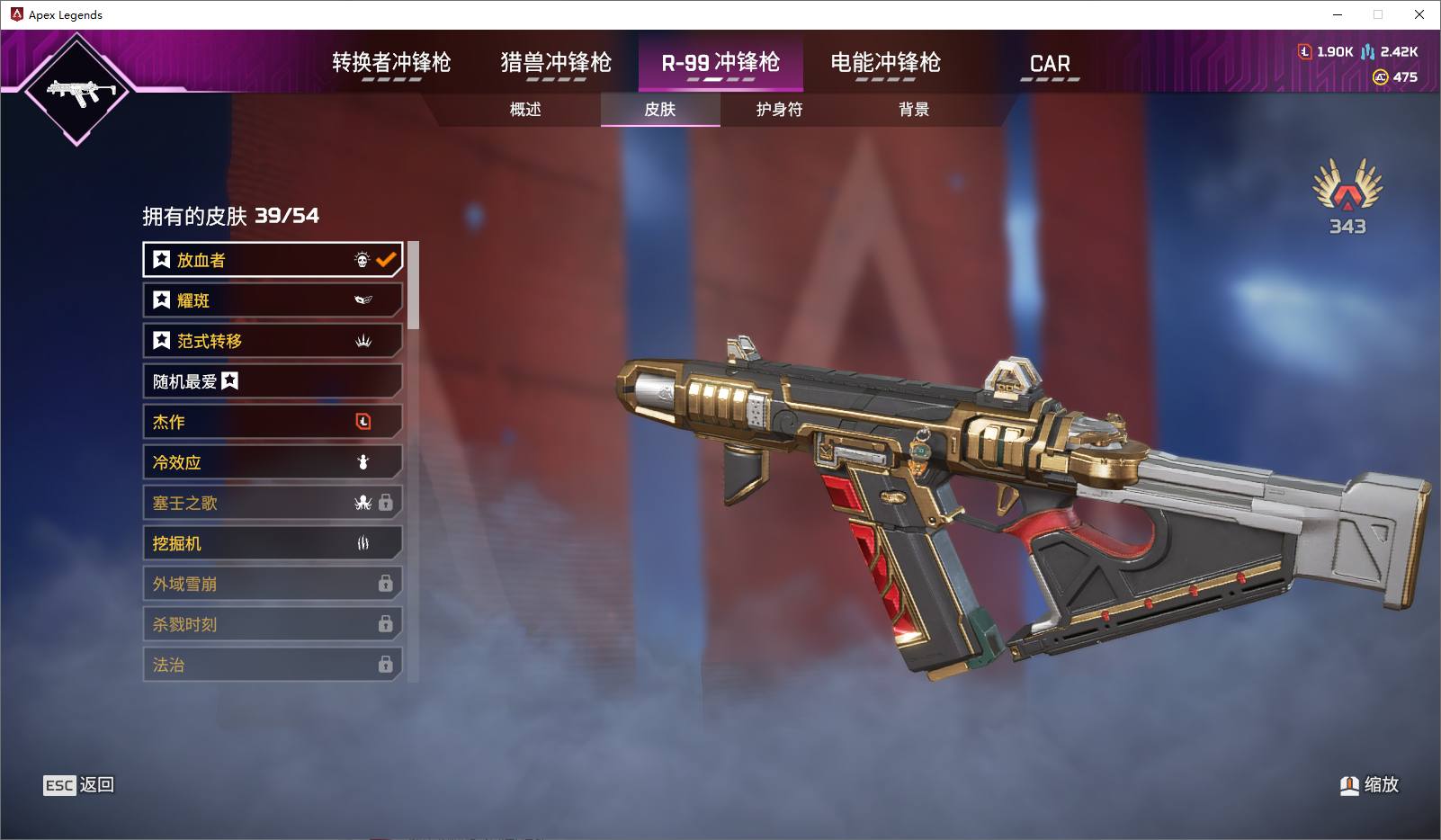Select the 猎兽冲锋枪 weapon tab

(x=556, y=63)
